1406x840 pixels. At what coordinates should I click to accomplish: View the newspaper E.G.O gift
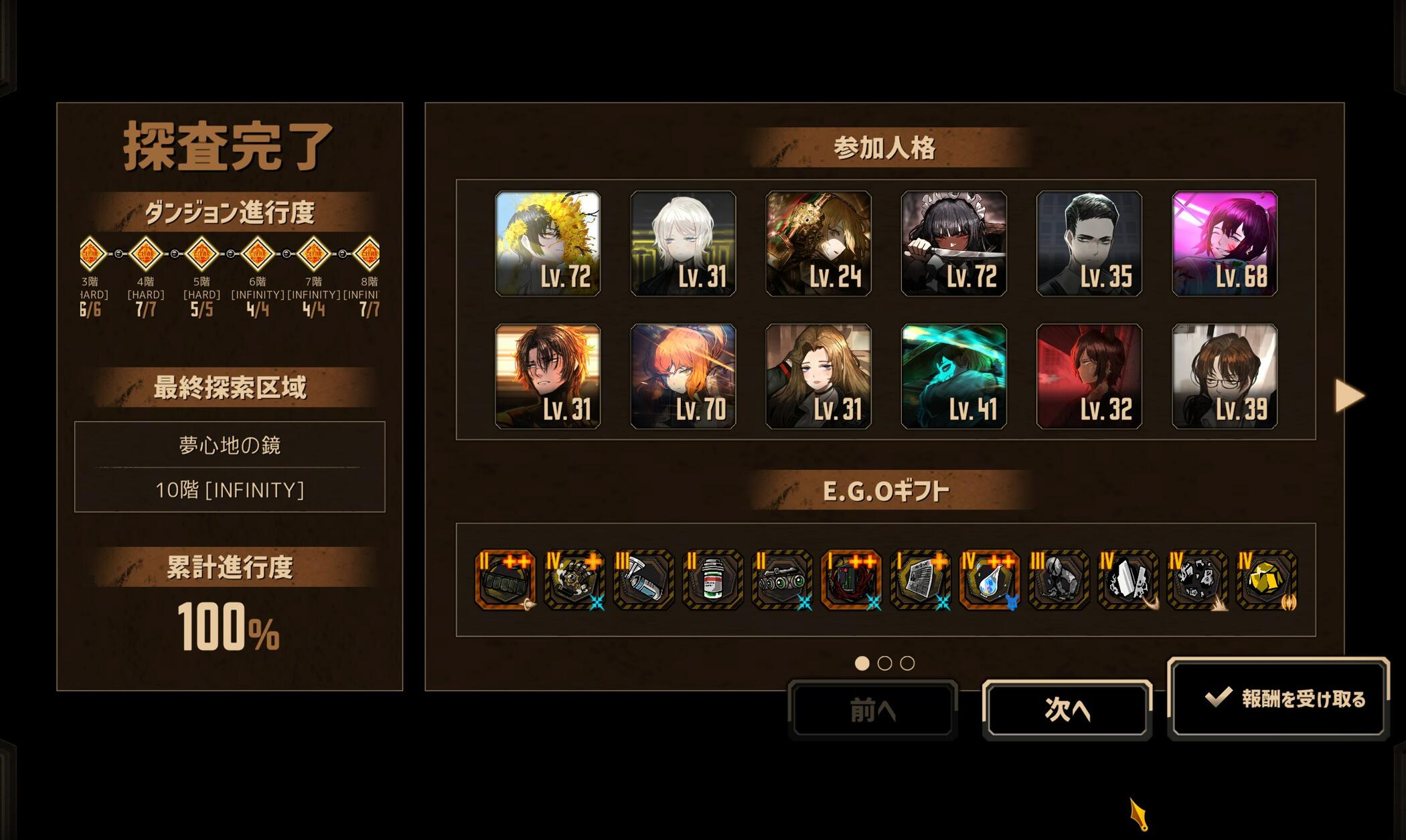pos(920,580)
